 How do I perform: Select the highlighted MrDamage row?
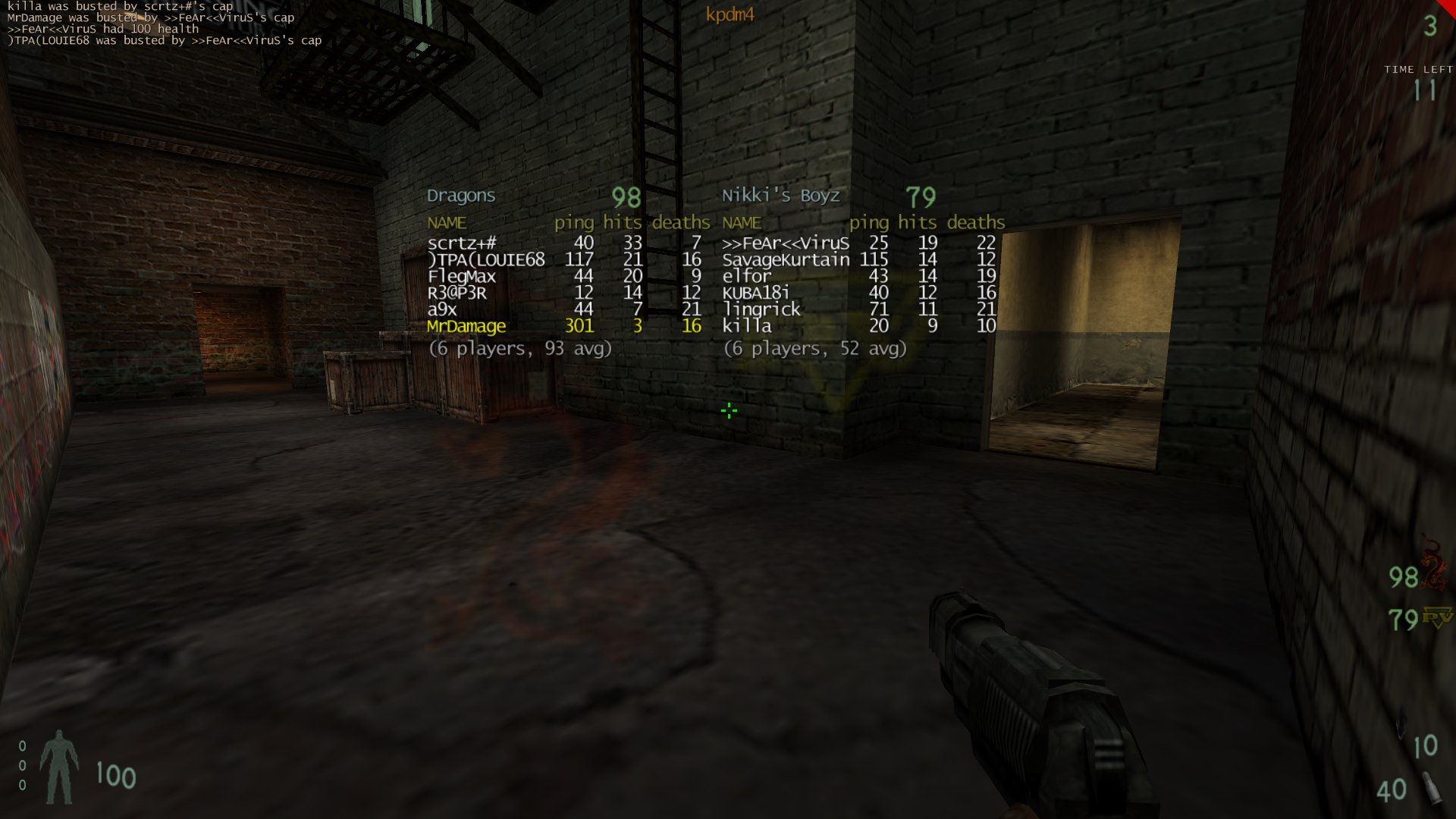pos(466,326)
